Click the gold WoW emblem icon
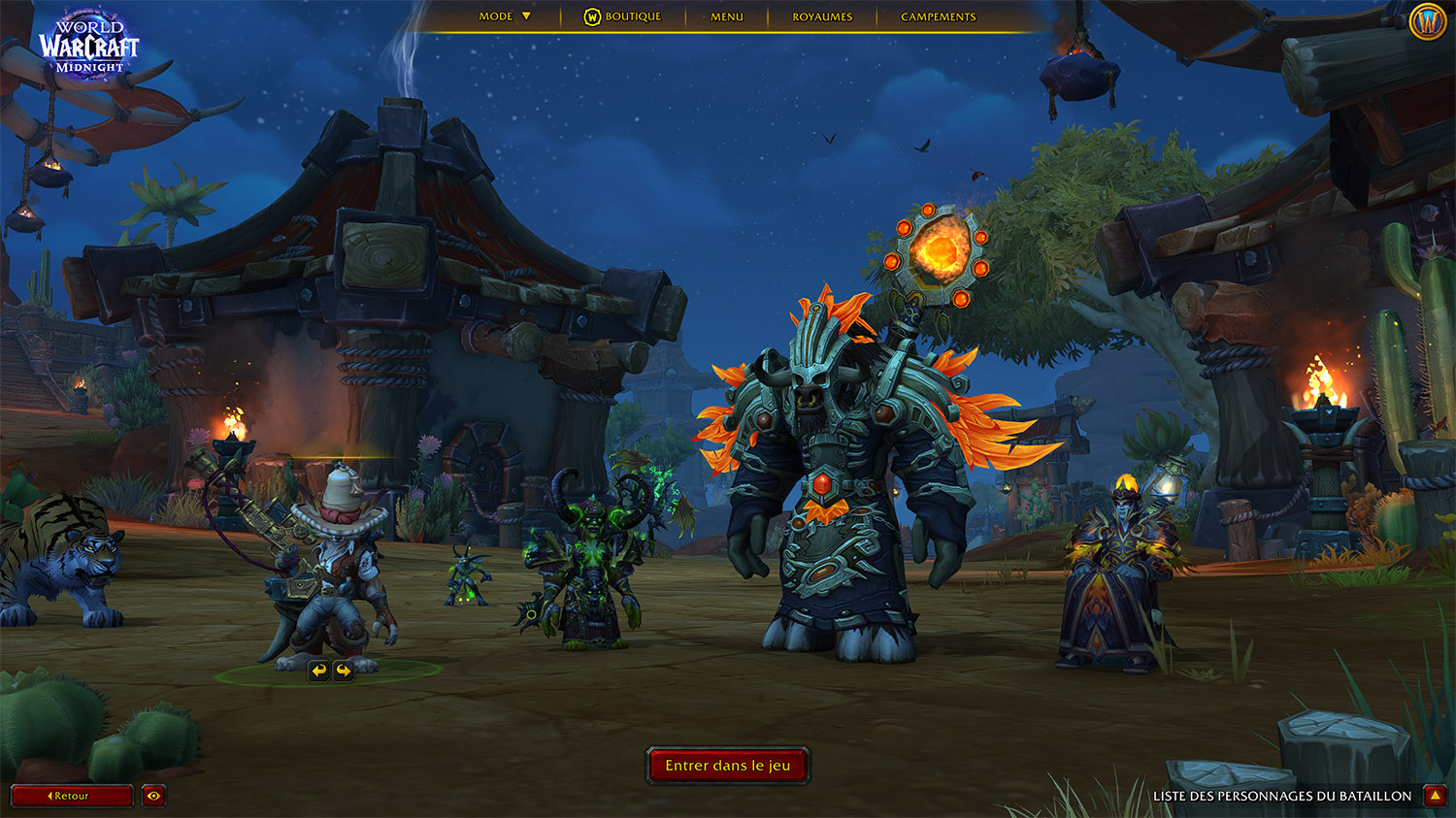Image resolution: width=1456 pixels, height=818 pixels. (1428, 21)
